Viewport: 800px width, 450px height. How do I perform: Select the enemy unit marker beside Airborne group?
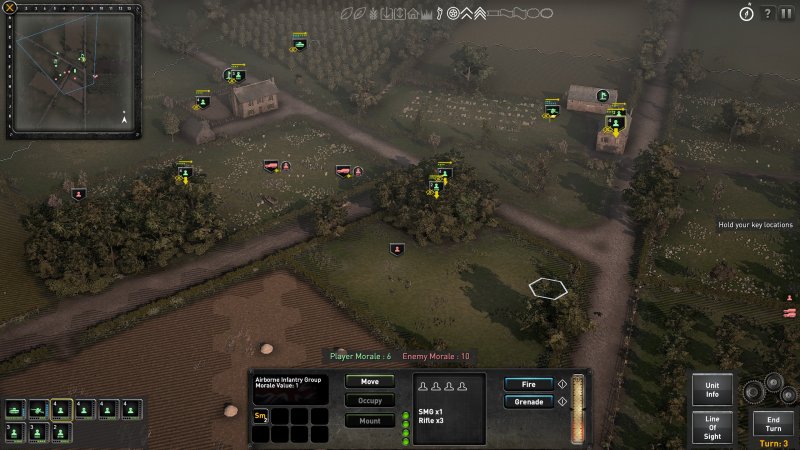397,249
